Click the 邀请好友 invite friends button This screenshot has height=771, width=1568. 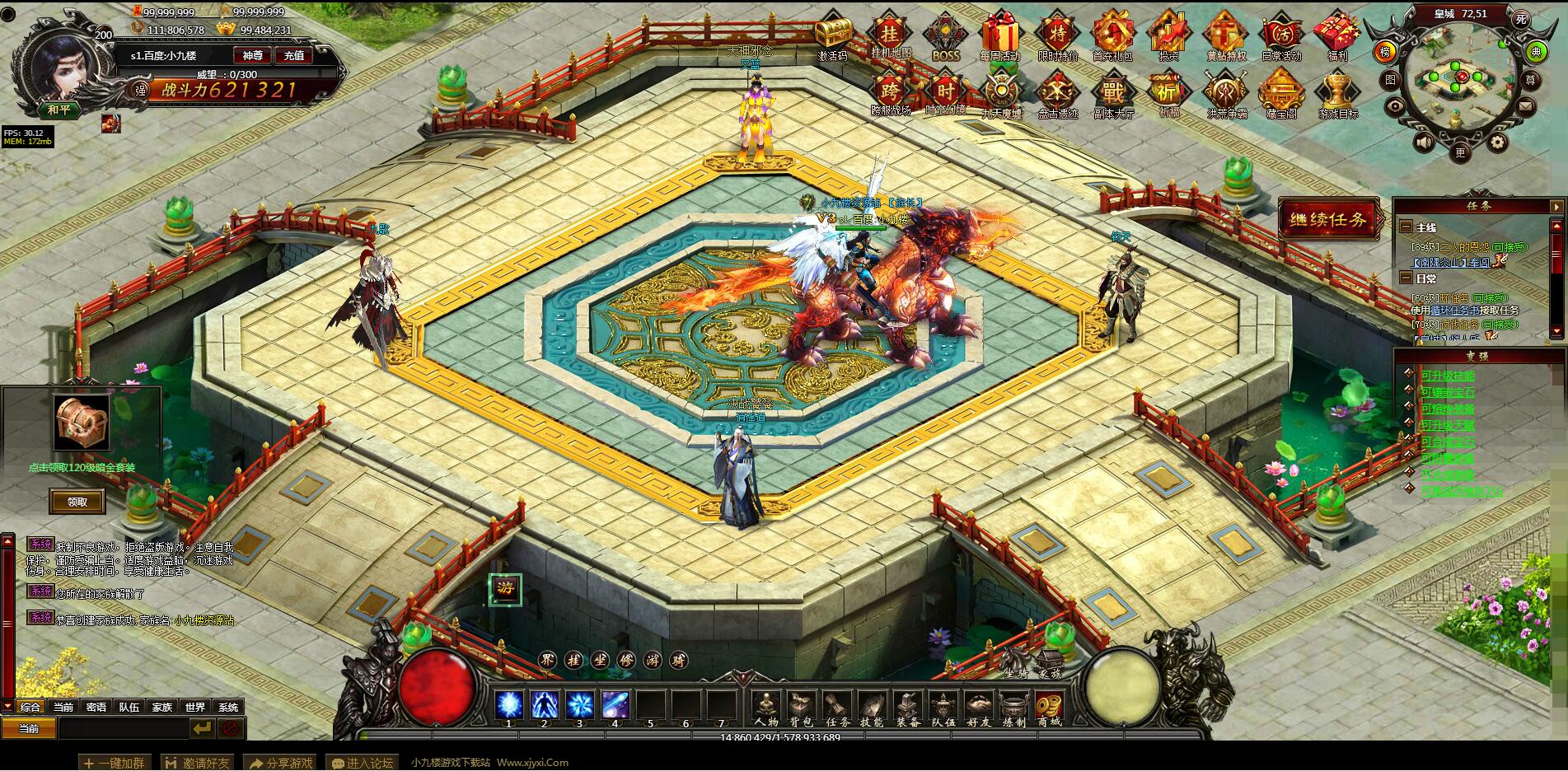click(198, 763)
